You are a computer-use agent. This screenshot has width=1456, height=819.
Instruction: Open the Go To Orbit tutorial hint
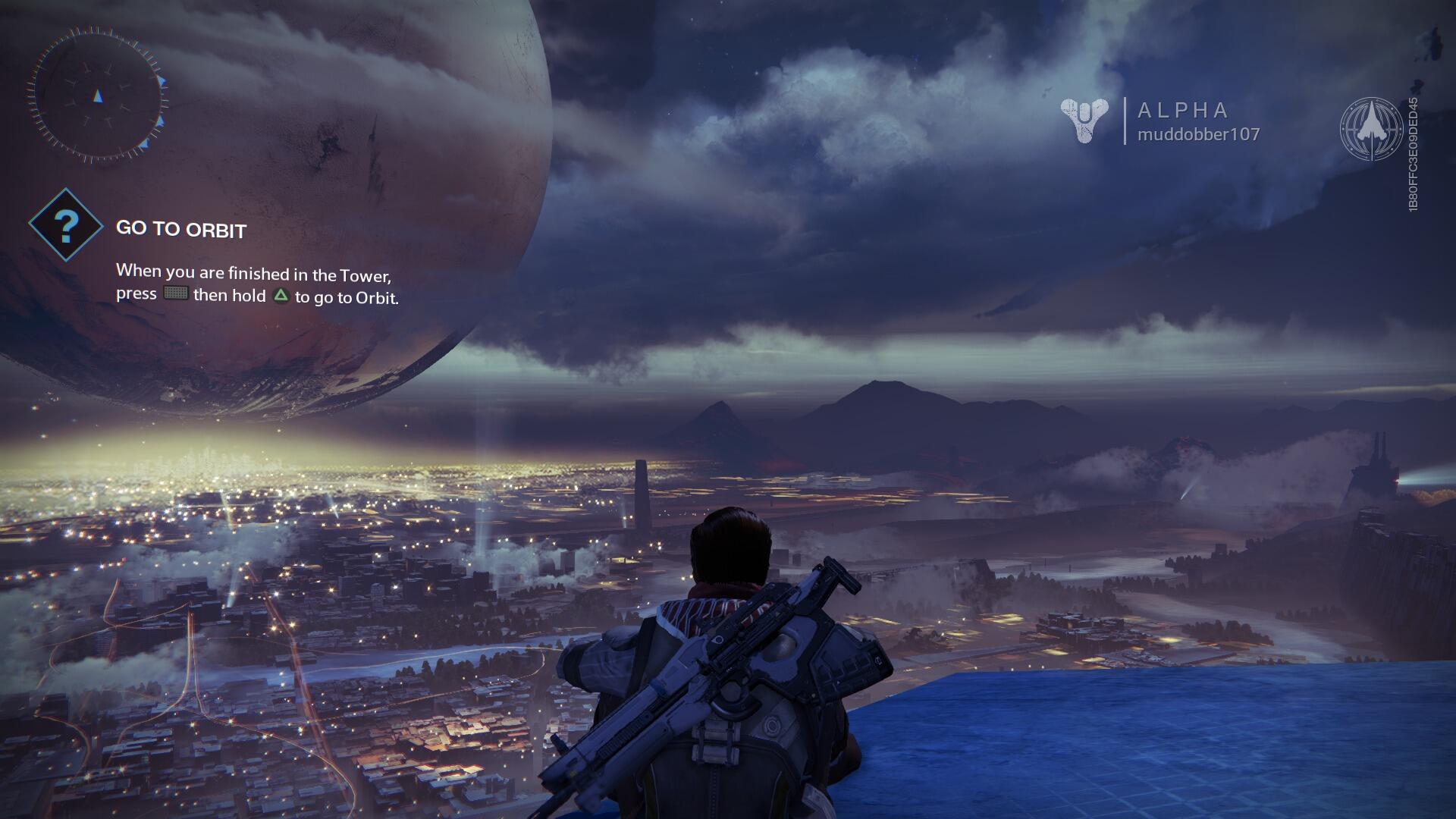coord(181,229)
